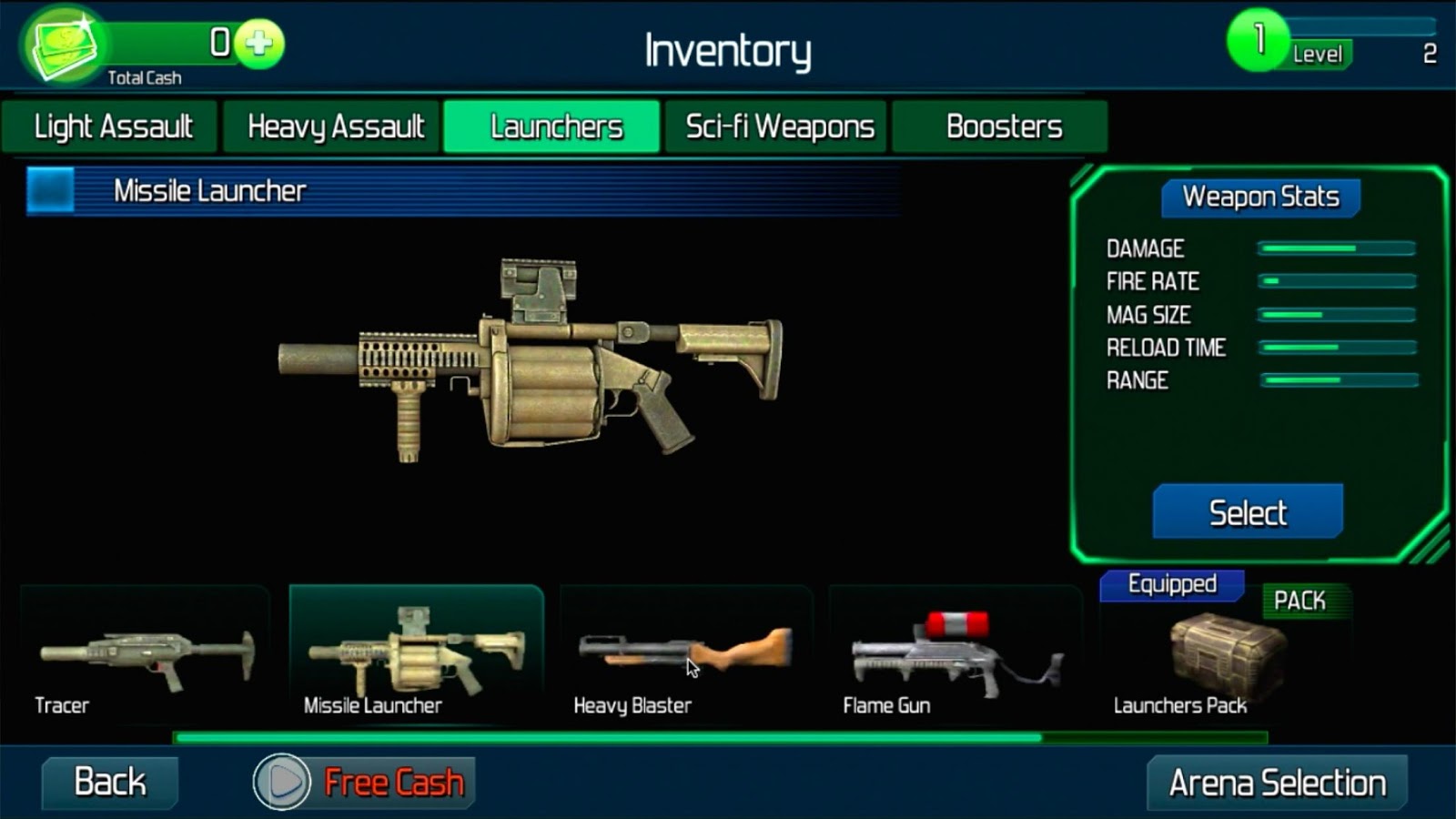Choose the Flame Gun weapon
This screenshot has width=1456, height=819.
click(x=955, y=657)
